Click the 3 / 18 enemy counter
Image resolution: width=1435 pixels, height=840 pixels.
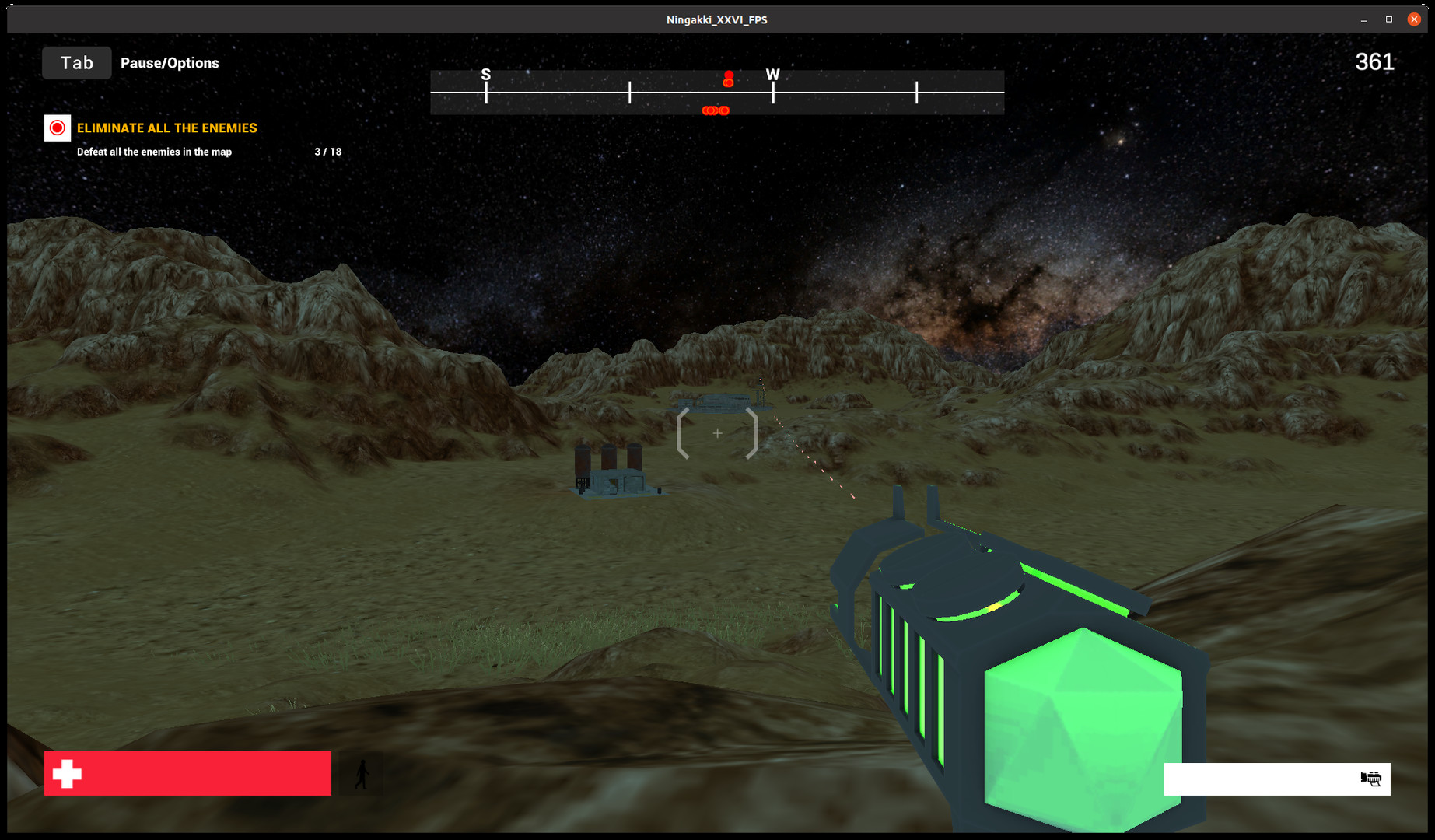coord(326,152)
